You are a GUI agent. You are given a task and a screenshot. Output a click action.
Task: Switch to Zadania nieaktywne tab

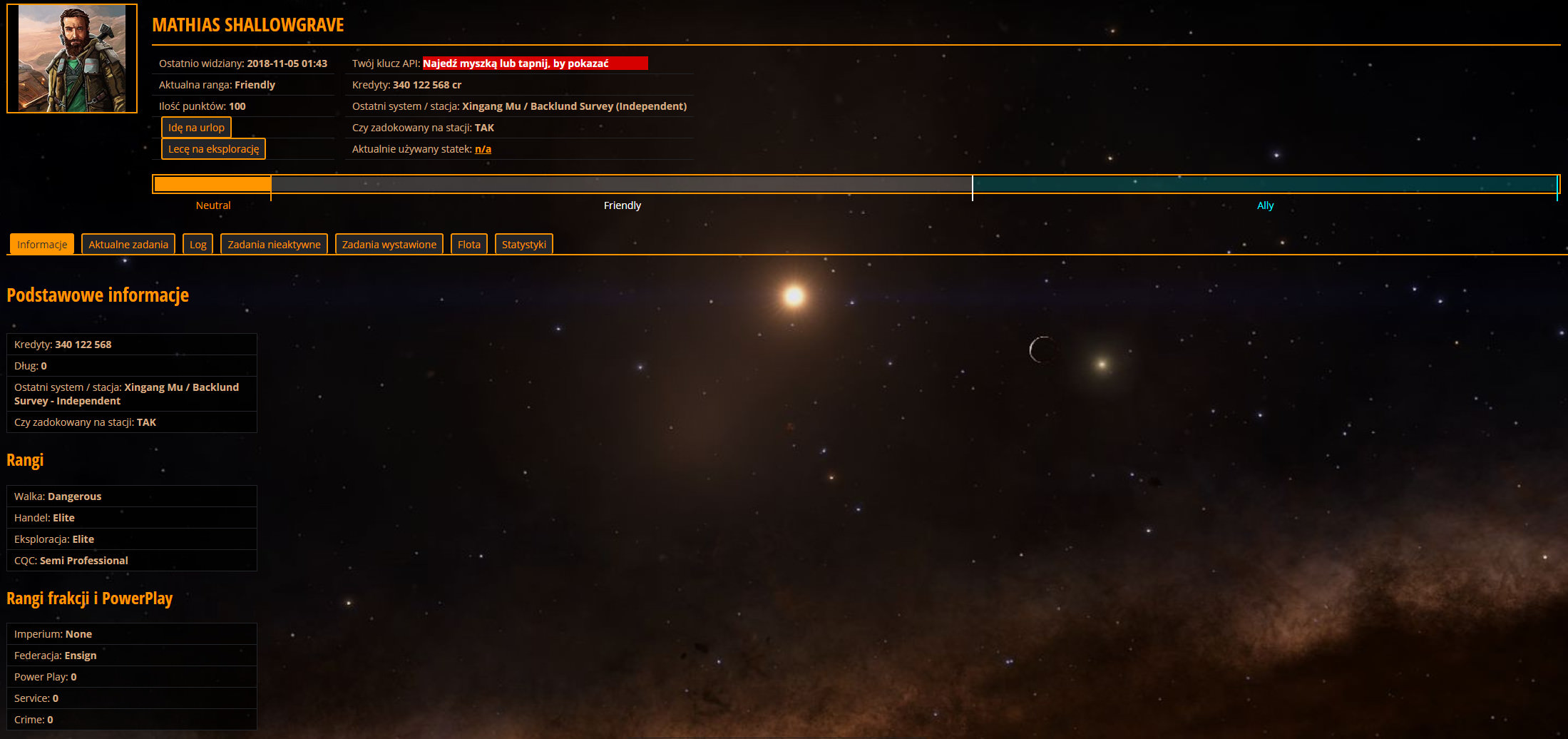click(274, 245)
